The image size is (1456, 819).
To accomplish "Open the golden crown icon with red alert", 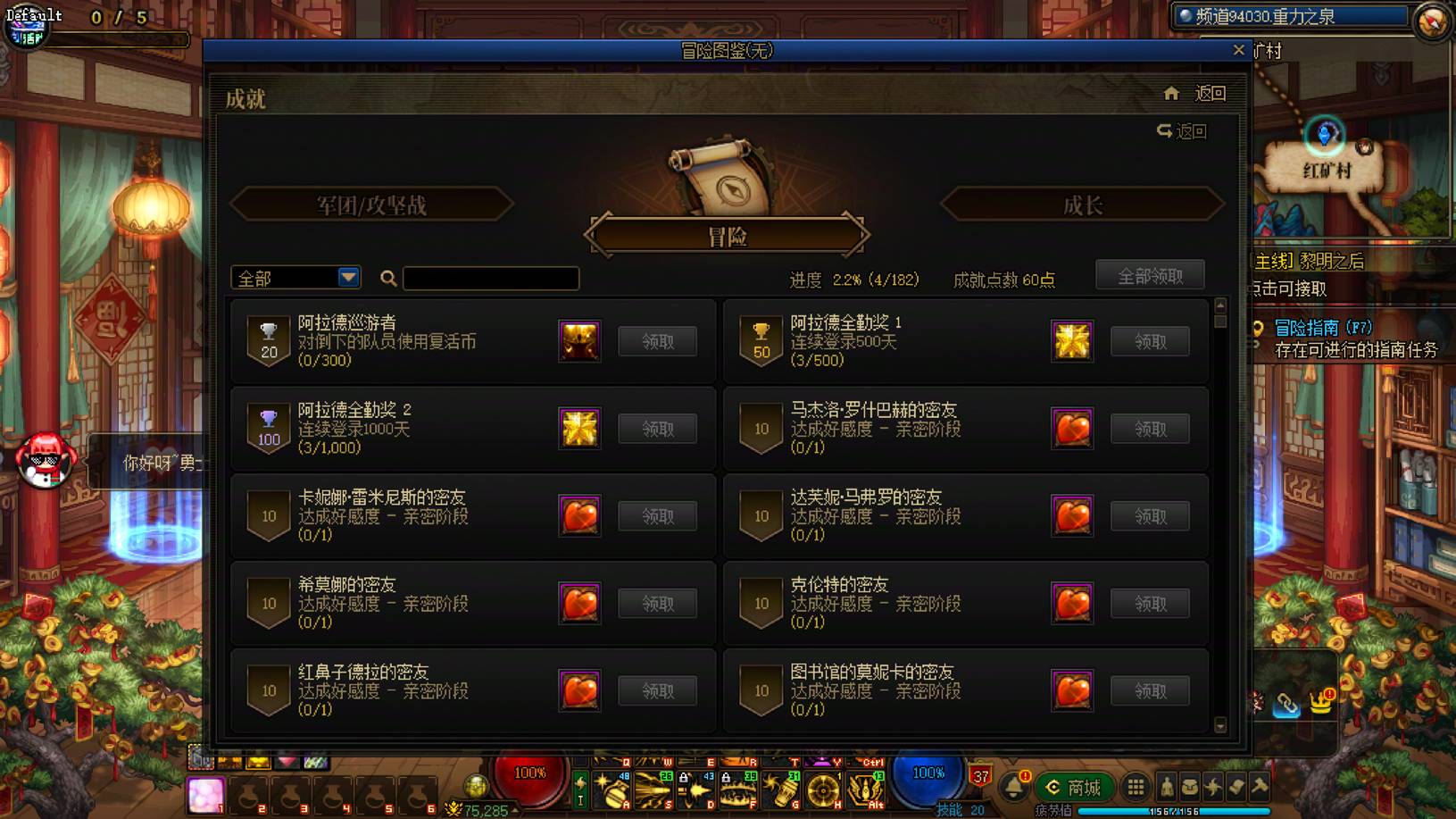I will (1320, 701).
